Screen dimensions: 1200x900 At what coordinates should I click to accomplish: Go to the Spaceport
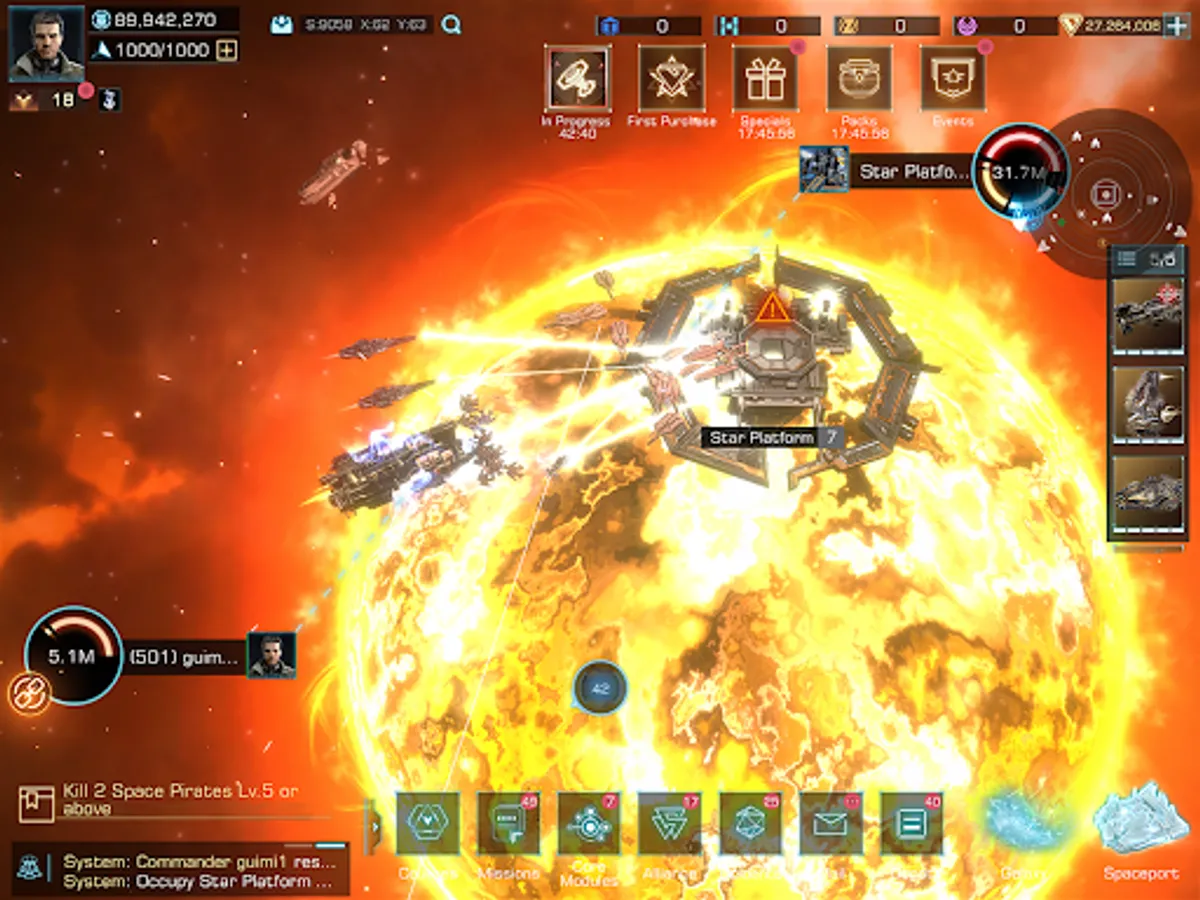pos(1141,825)
